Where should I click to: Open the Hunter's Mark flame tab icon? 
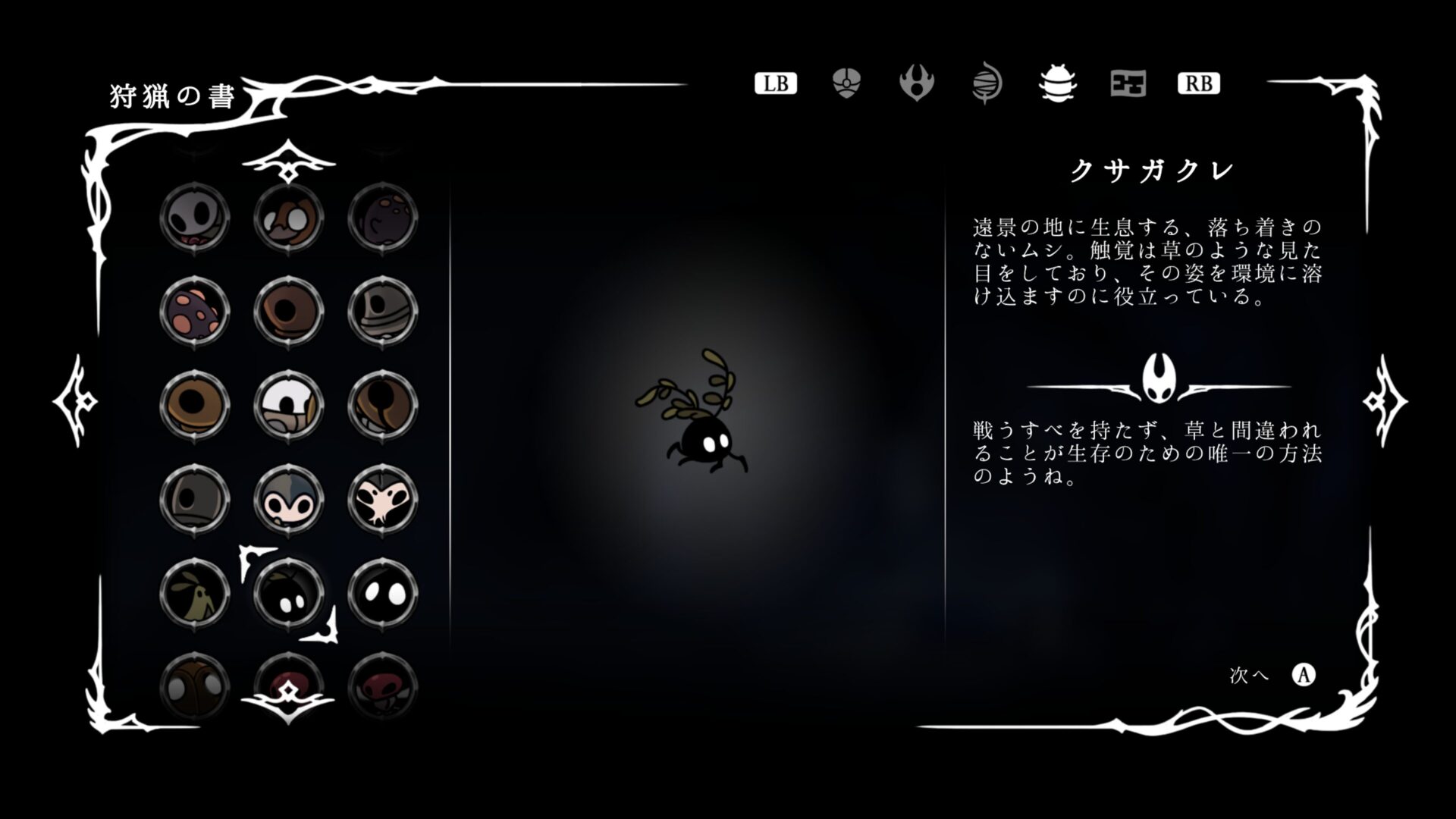916,83
